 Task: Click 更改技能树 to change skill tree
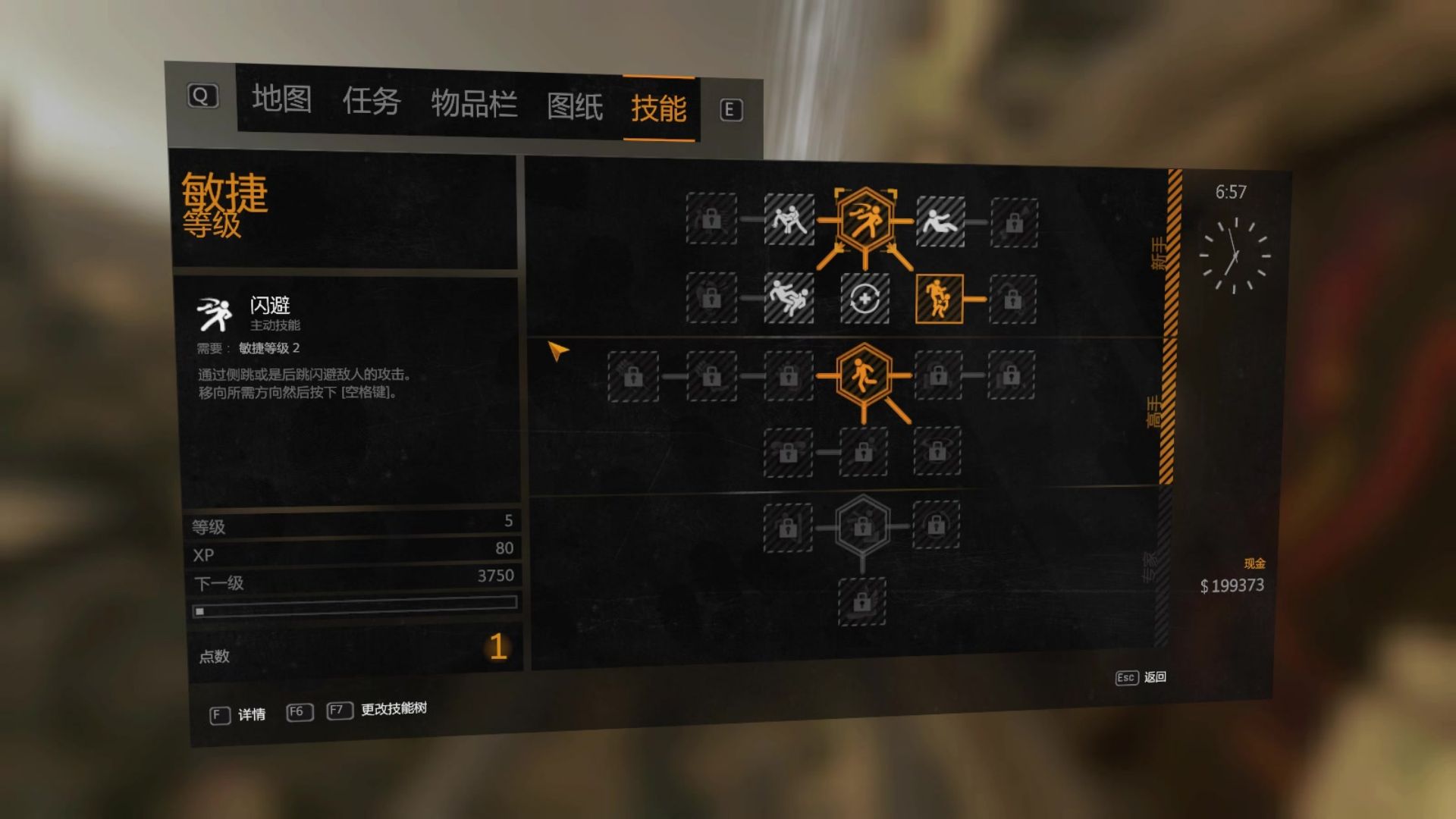coord(393,709)
